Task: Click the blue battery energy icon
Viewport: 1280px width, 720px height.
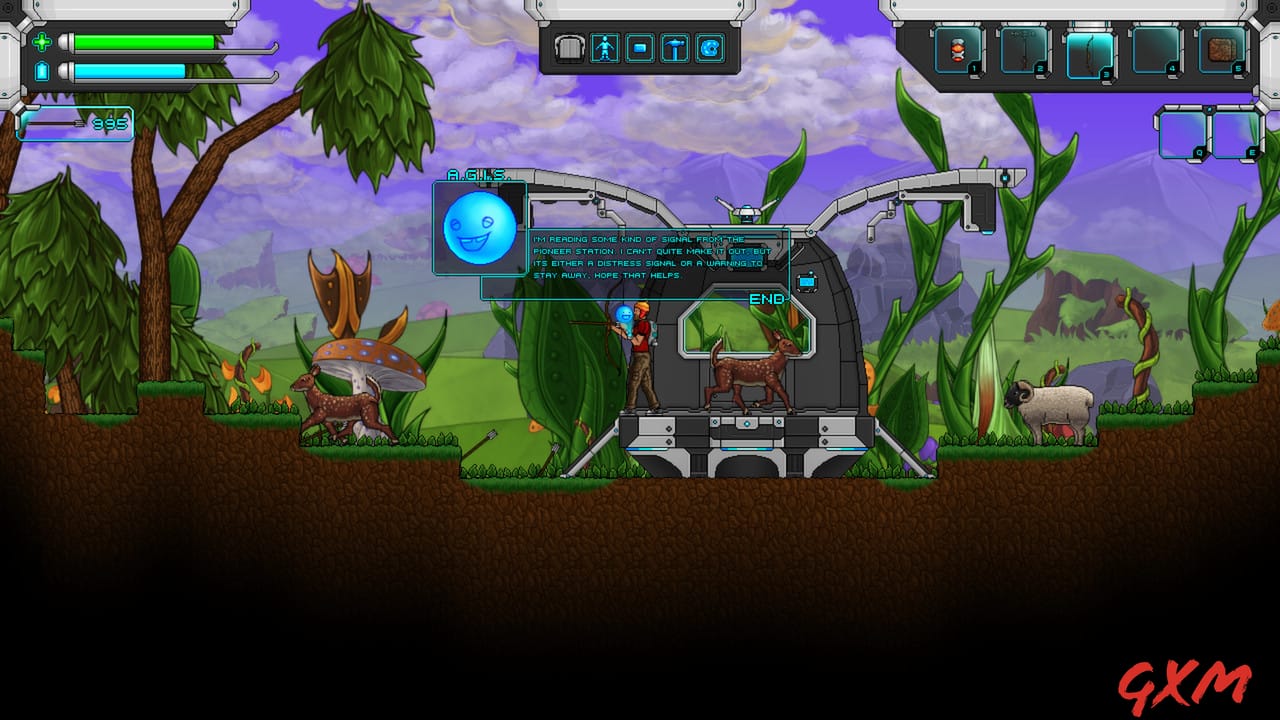Action: [x=42, y=72]
